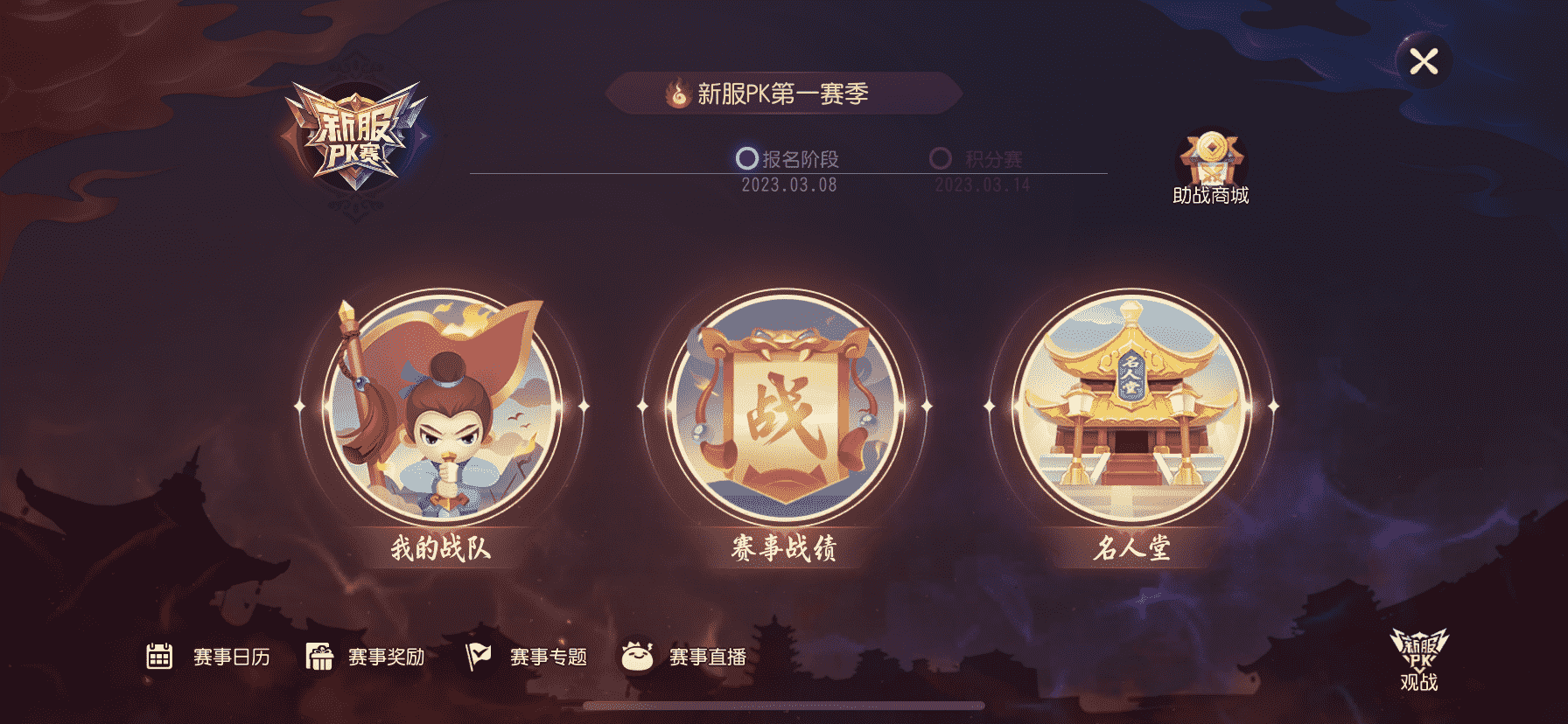Open the 赛事日历 calendar icon
This screenshot has height=724, width=1568.
157,656
